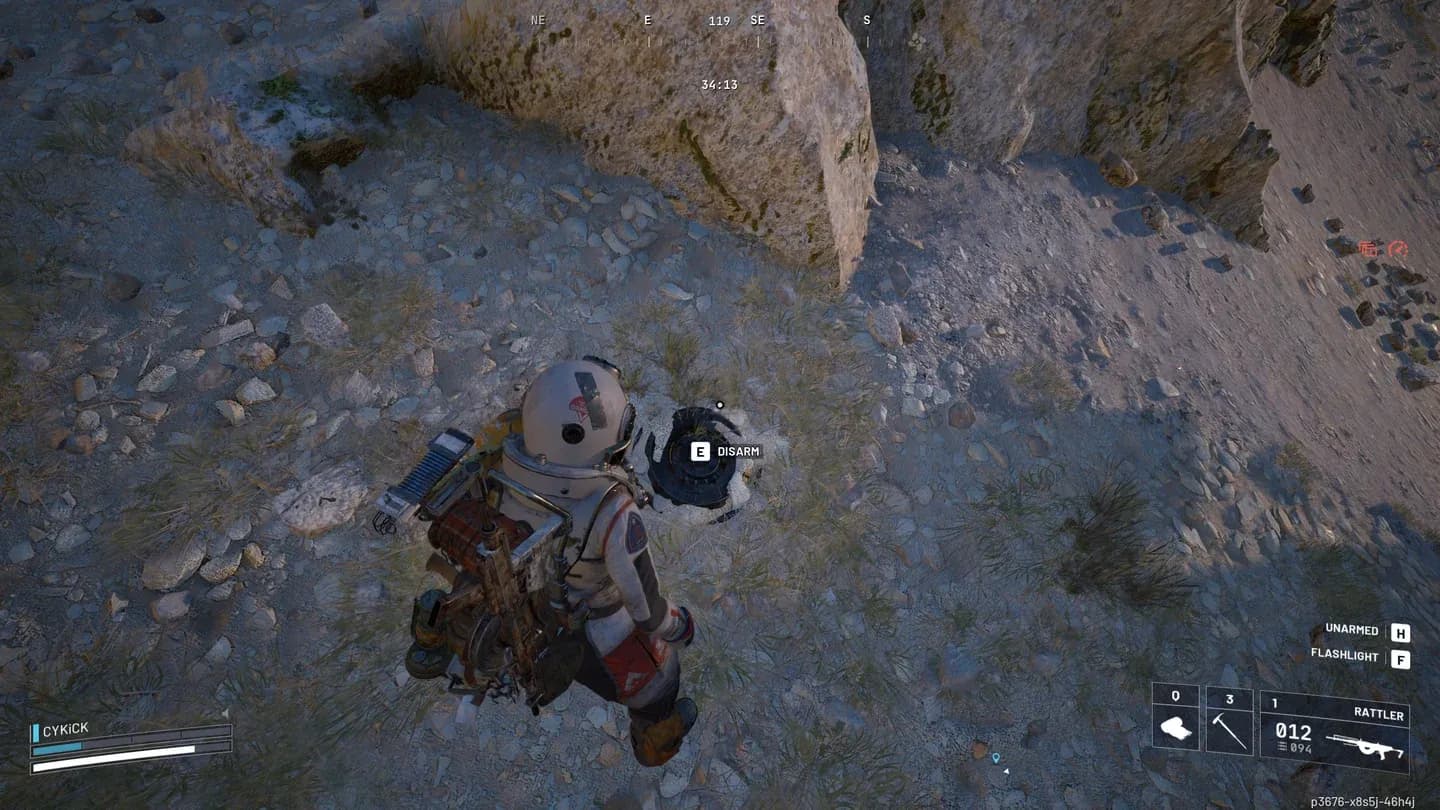Click the ammo magazine counter showing 094
Viewport: 1440px width, 810px height.
(x=1299, y=746)
